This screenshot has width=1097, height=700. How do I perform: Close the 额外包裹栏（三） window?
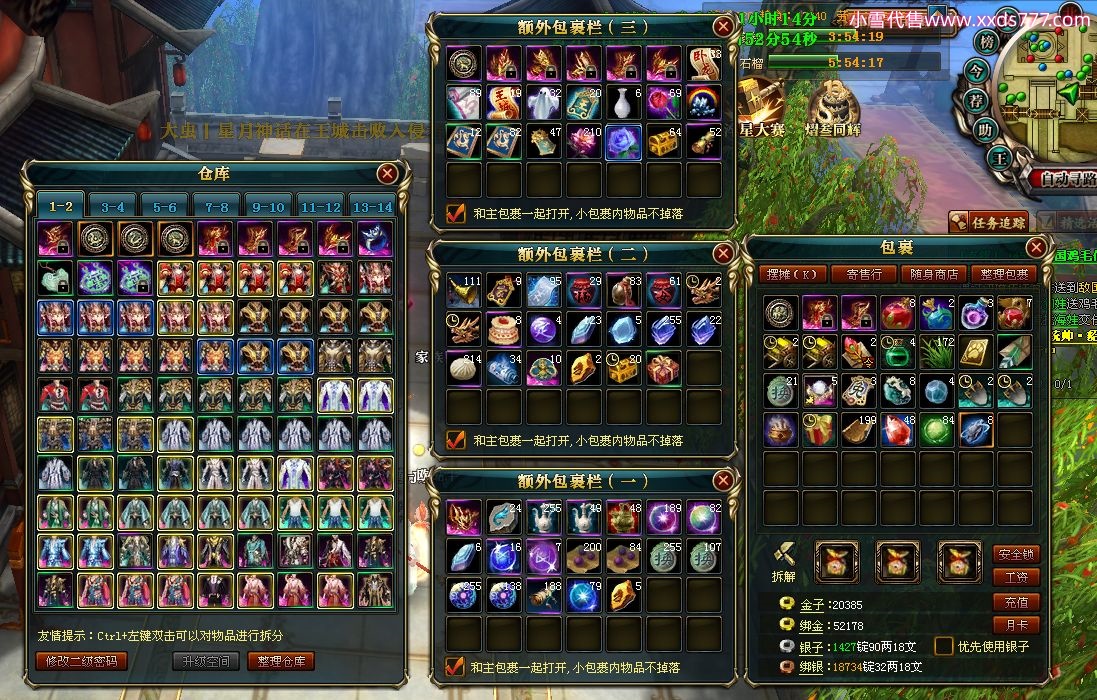coord(723,27)
